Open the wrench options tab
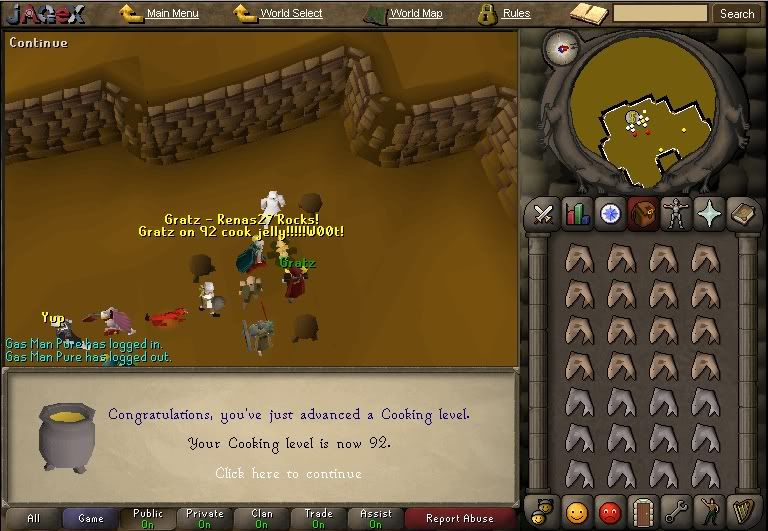Viewport: 768px width, 531px height. [x=676, y=509]
